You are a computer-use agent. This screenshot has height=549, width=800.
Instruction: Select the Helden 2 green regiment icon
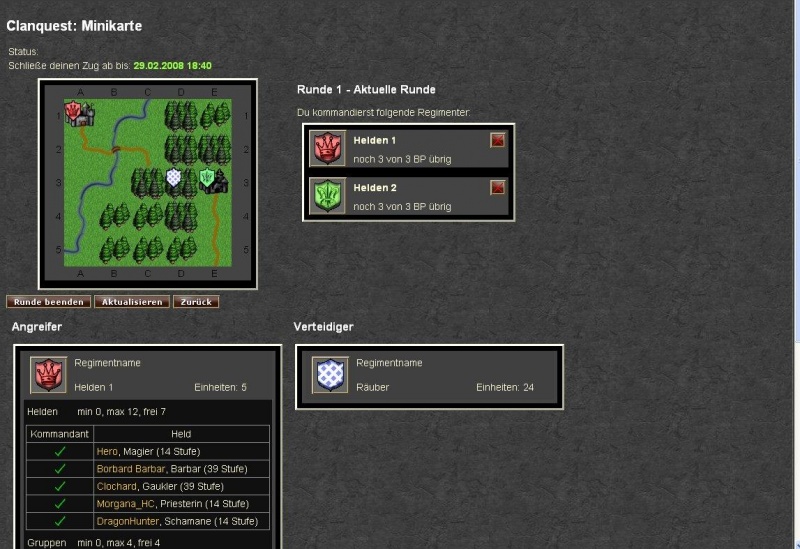[x=327, y=195]
